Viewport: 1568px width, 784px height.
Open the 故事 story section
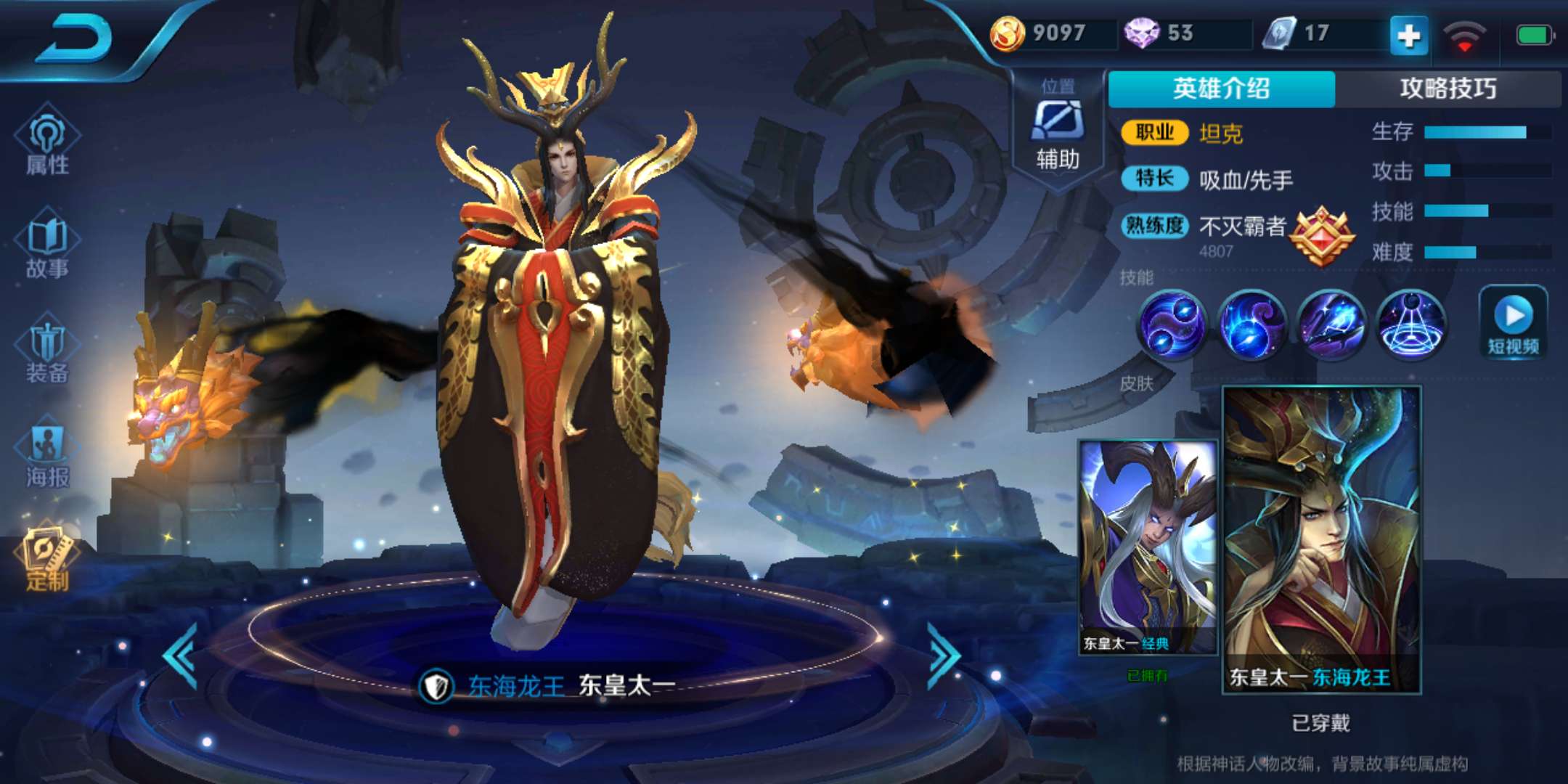(48, 247)
